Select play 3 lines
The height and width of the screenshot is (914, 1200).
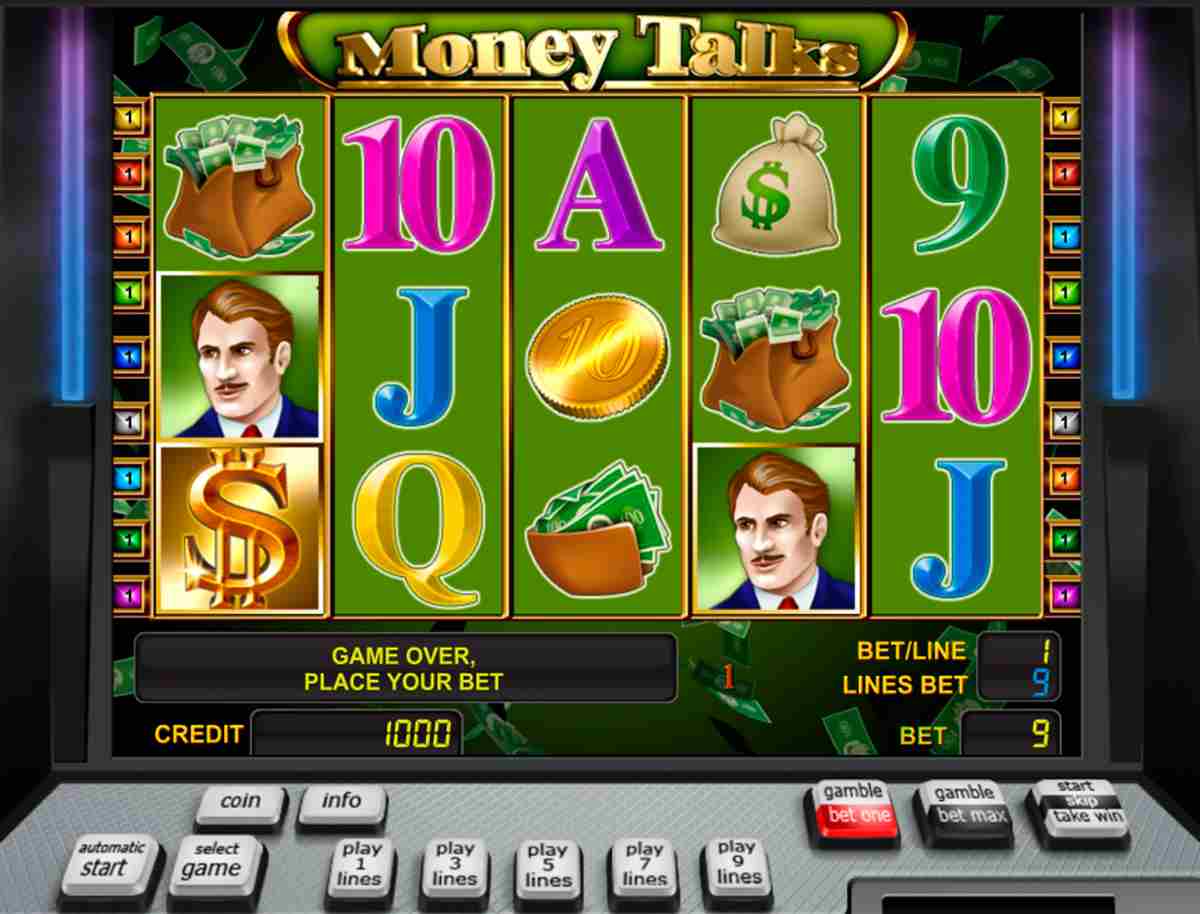[454, 864]
